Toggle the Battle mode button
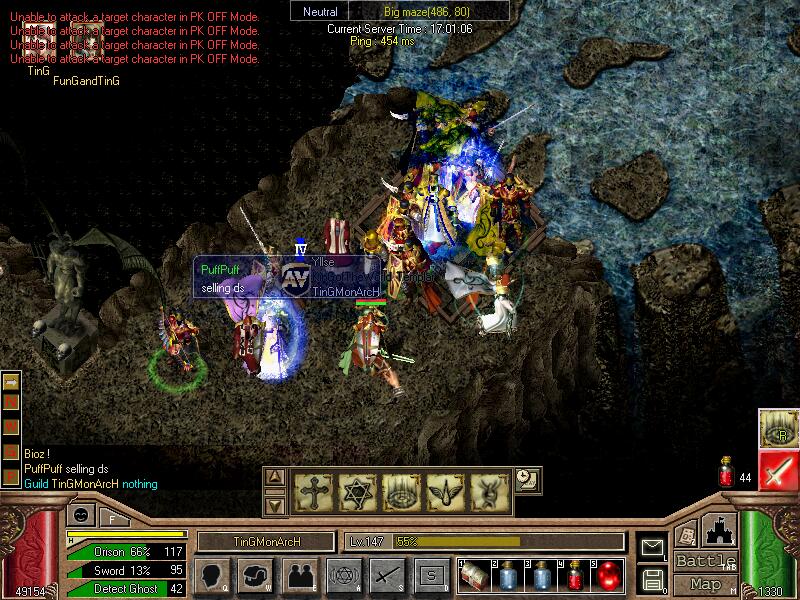Image resolution: width=800 pixels, height=600 pixels. coord(705,561)
